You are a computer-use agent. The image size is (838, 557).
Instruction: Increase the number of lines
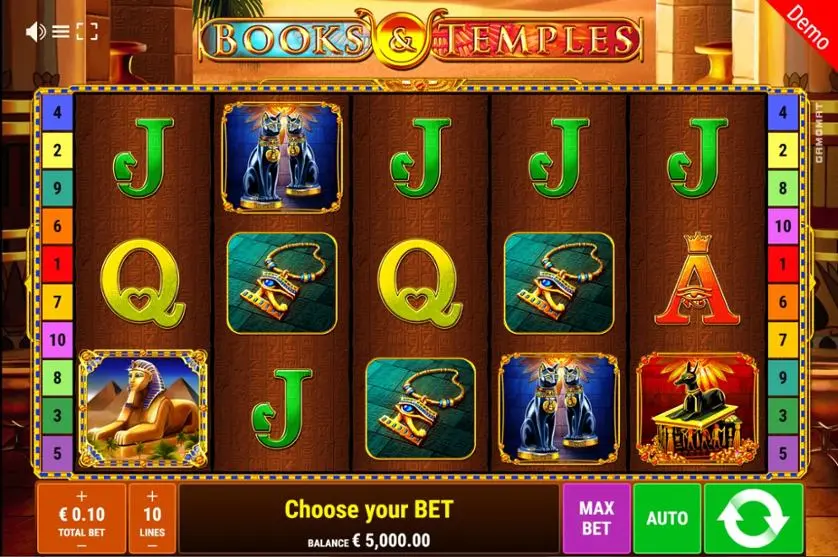pos(152,496)
